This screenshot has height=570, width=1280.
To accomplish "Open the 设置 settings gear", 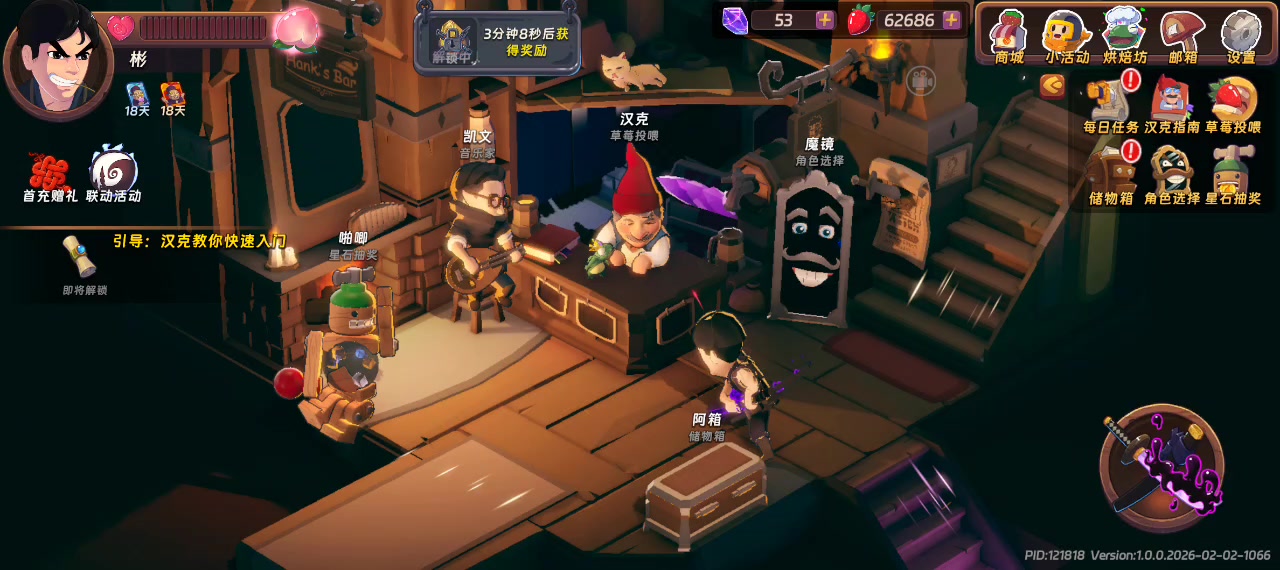I will (1241, 36).
